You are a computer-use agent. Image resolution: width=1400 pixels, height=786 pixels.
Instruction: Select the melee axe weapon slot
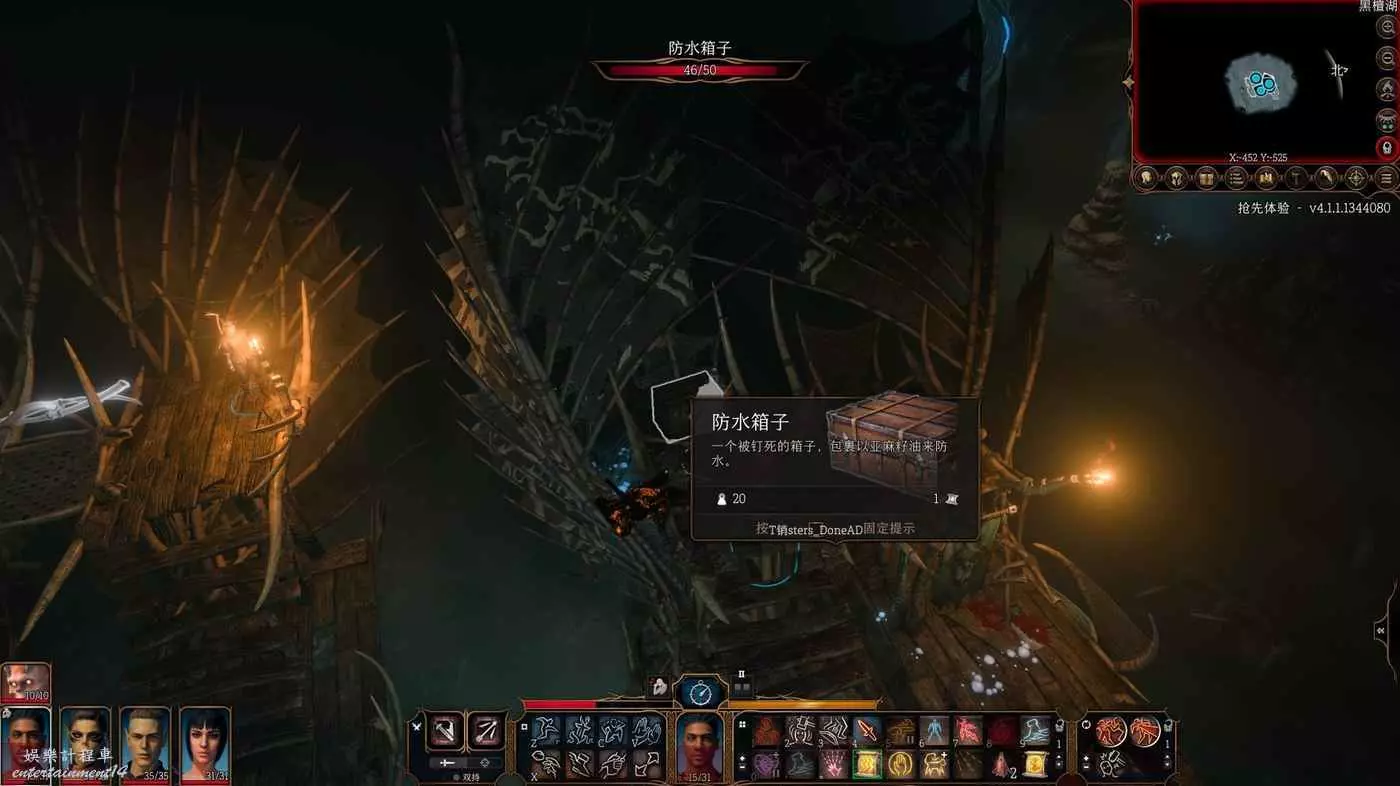446,731
